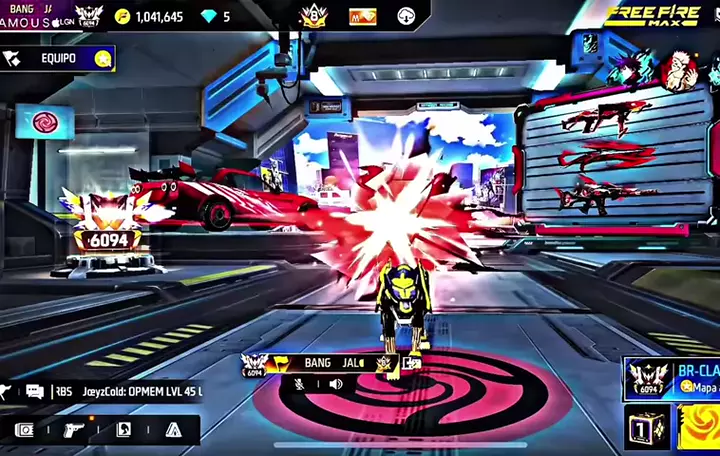Open the character card icon

click(x=124, y=430)
